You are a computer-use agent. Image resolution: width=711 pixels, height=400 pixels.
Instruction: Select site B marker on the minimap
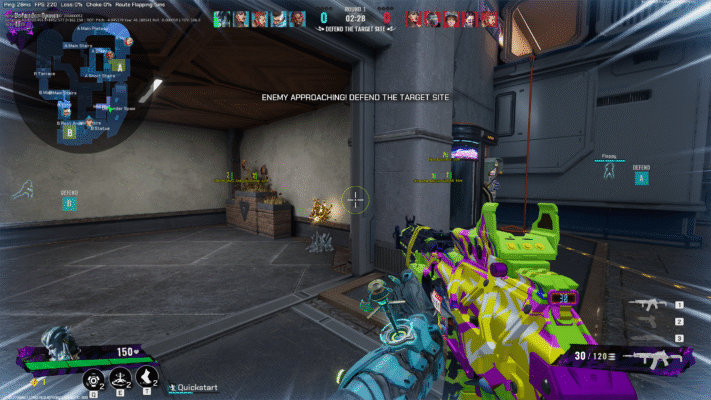[70, 131]
